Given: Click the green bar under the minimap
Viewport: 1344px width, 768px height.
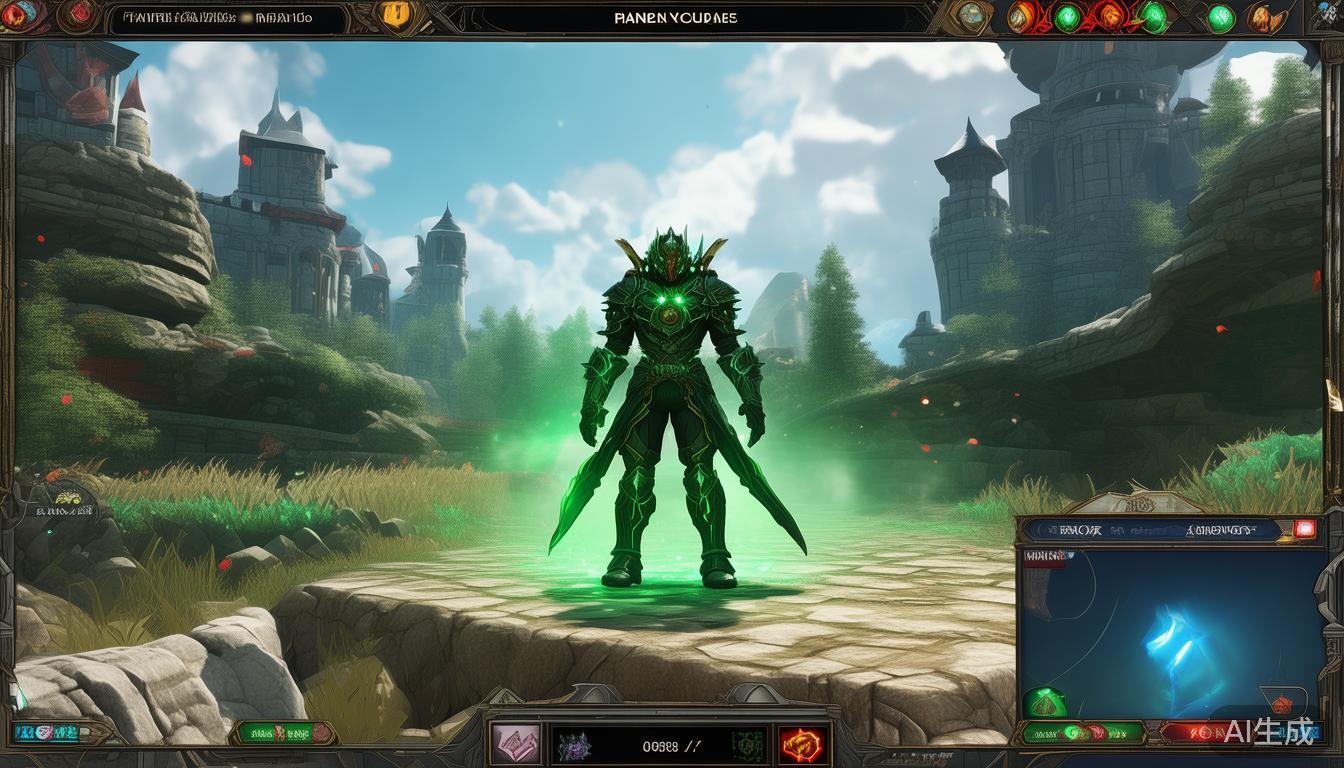Looking at the screenshot, I should [x=1080, y=733].
